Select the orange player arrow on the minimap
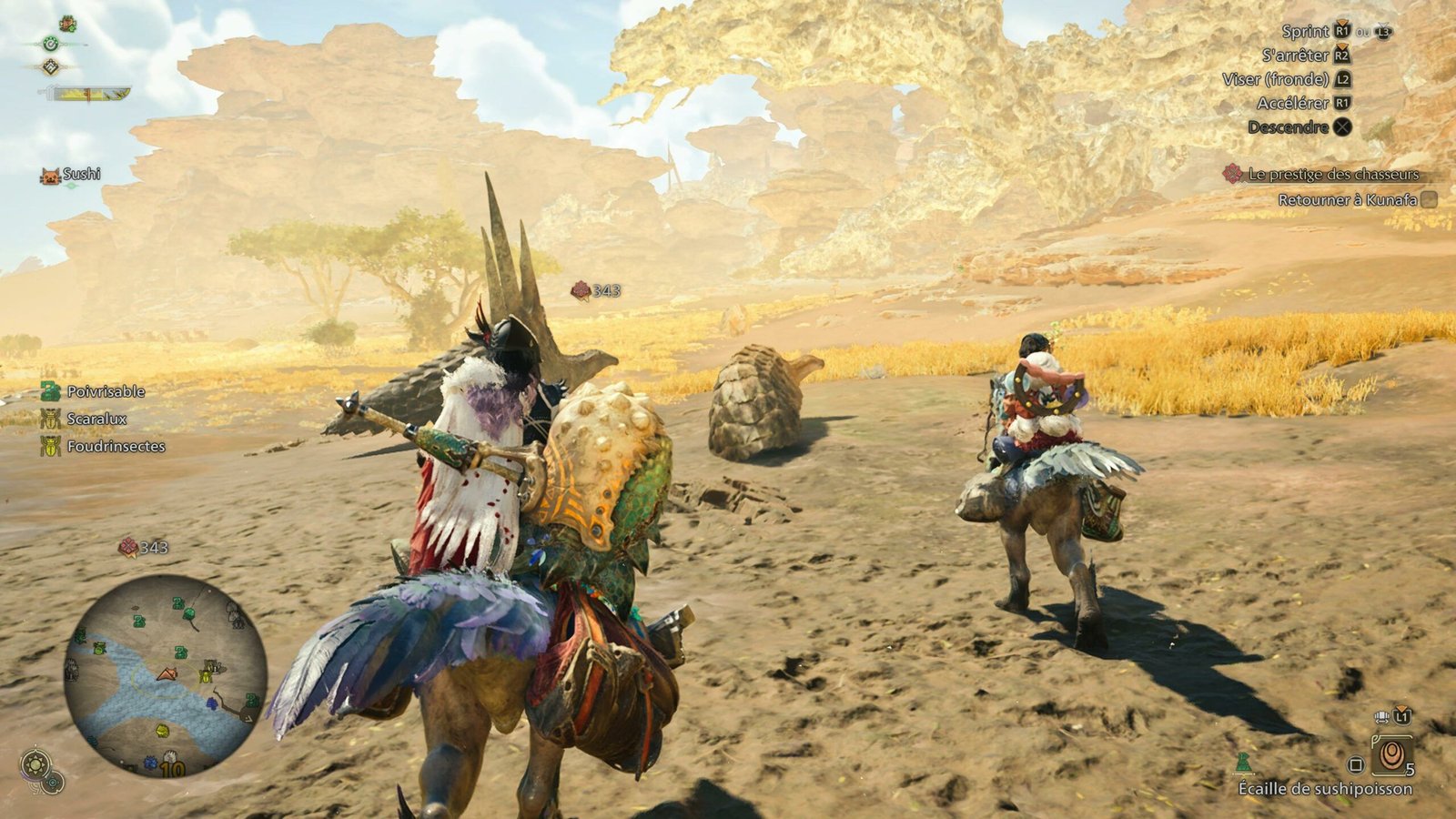The width and height of the screenshot is (1456, 819). 167,674
